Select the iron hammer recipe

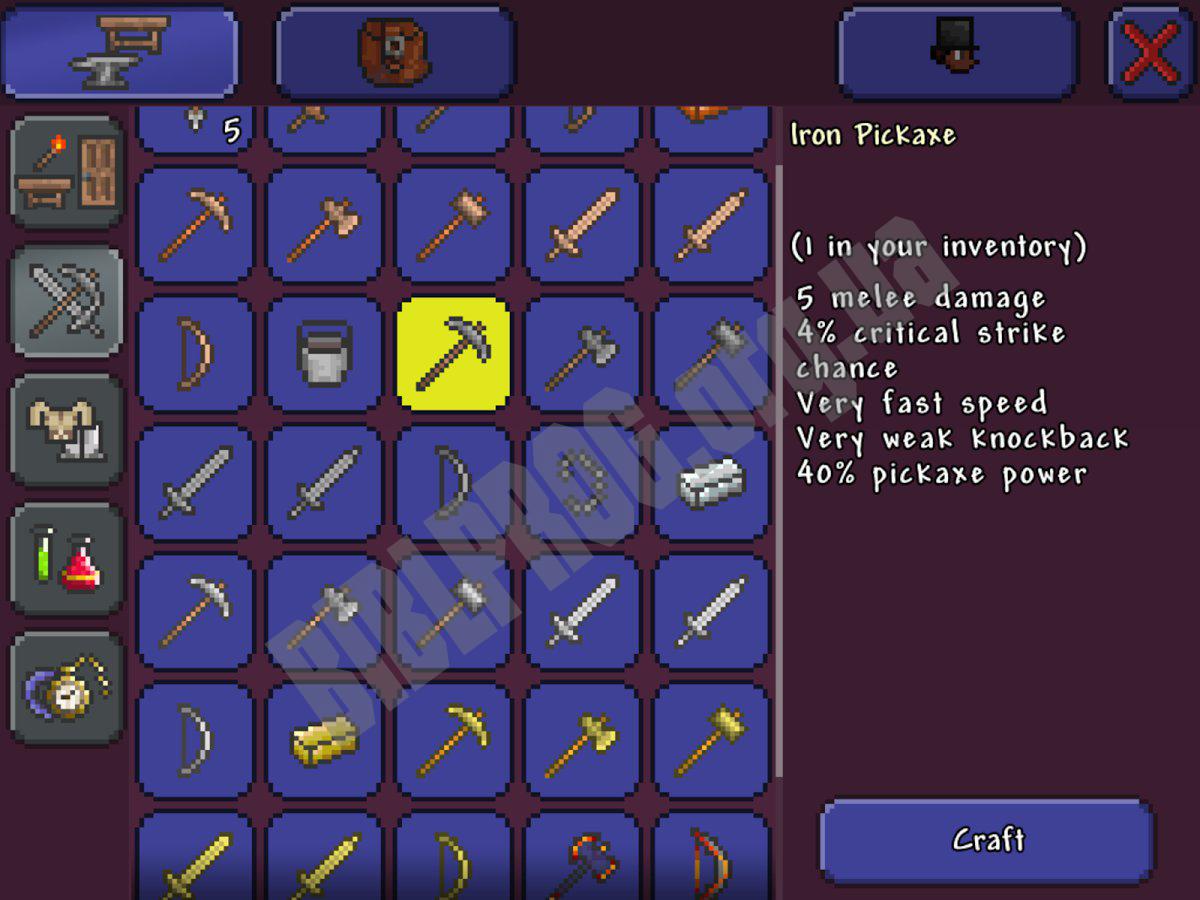pos(712,353)
